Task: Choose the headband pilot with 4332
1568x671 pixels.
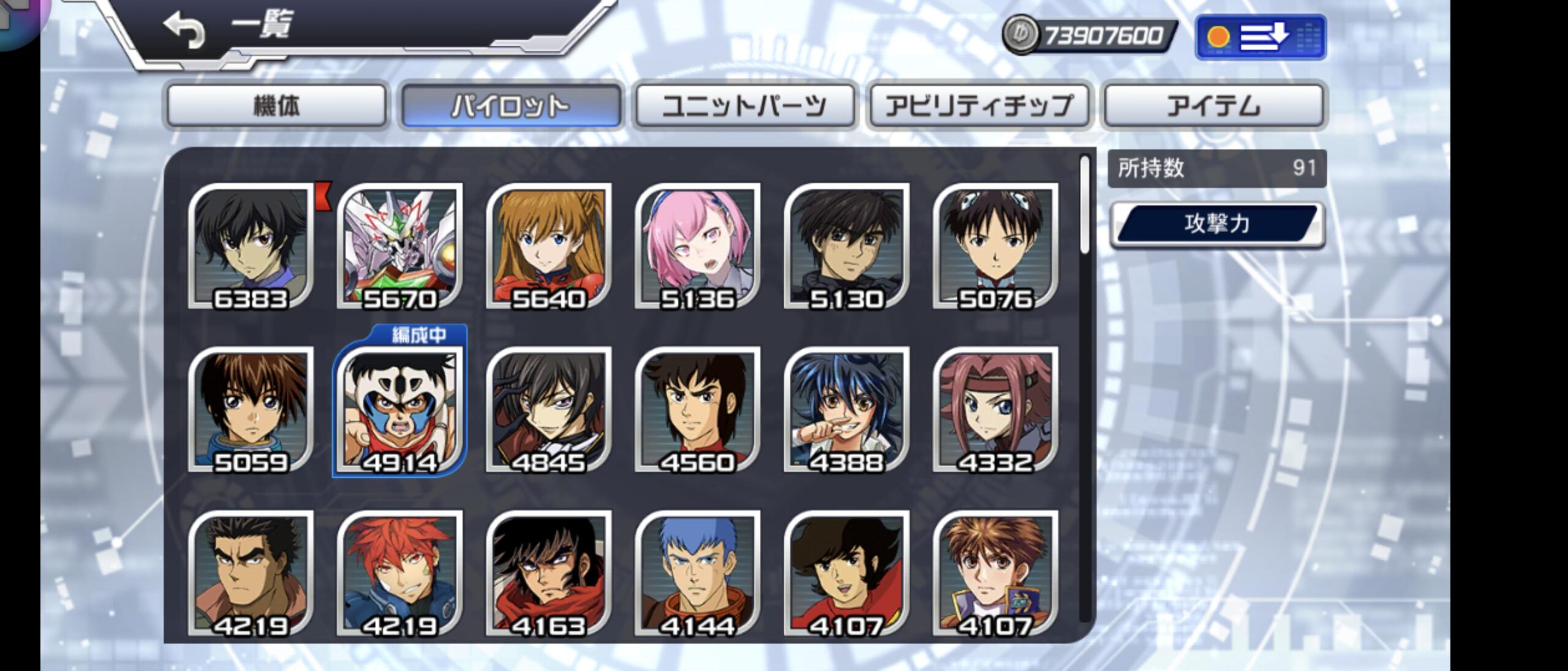Action: tap(995, 410)
